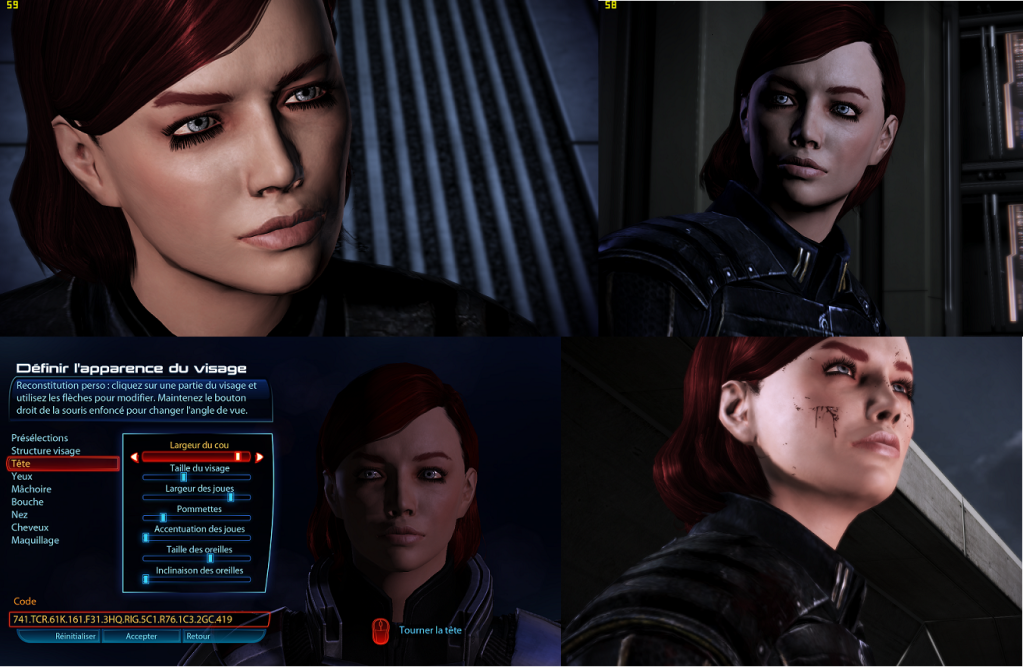This screenshot has height=667, width=1023.
Task: Increase Largeur du cou with right arrow
Action: tap(260, 457)
